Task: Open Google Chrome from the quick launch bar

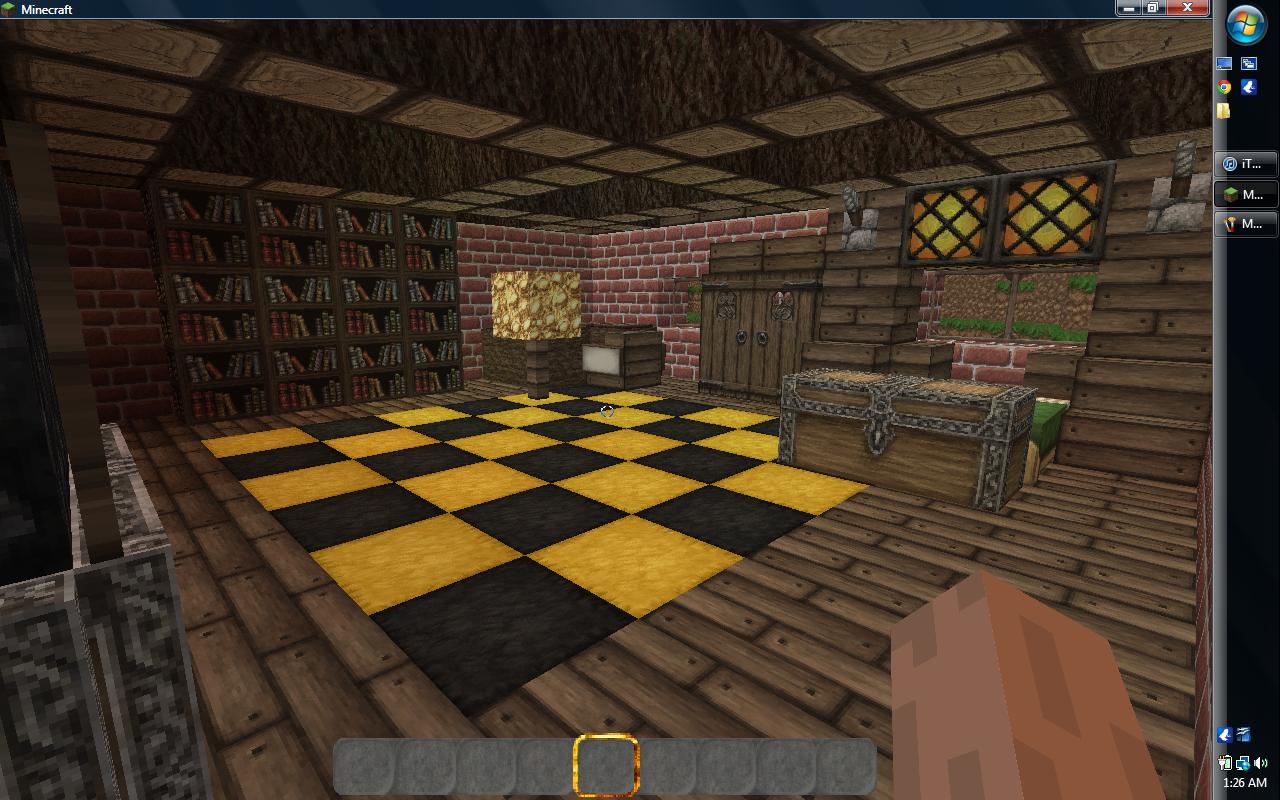Action: [1224, 87]
